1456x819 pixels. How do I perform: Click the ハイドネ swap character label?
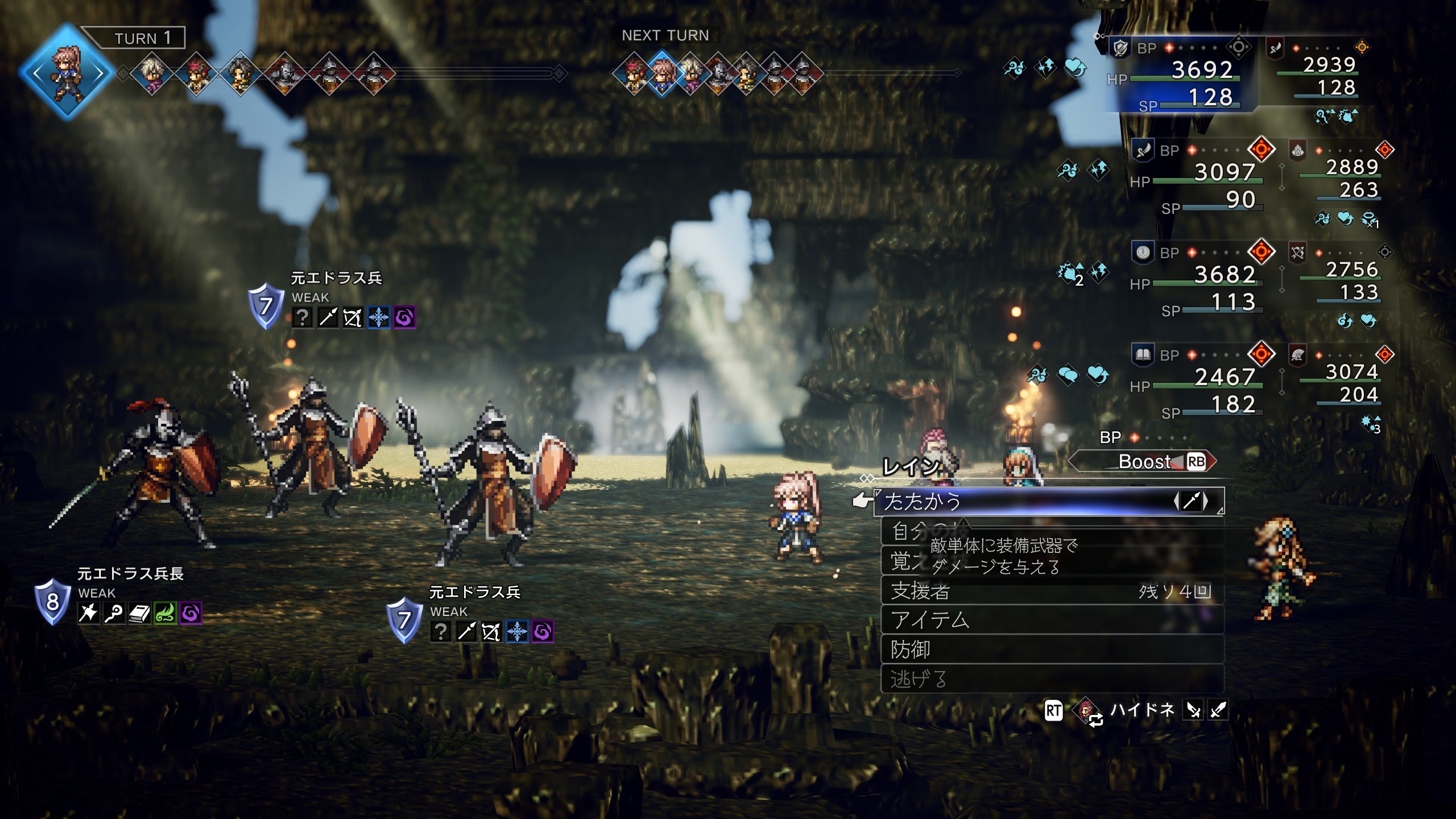point(1142,710)
